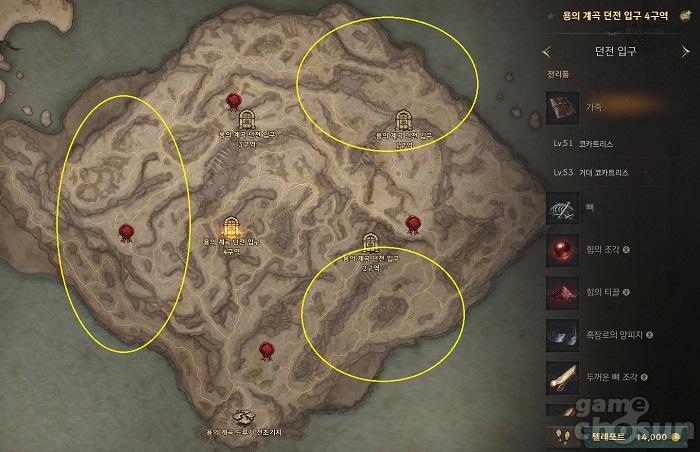Select the base camp marker at the map's bottom
This screenshot has width=700, height=452.
coord(242,417)
